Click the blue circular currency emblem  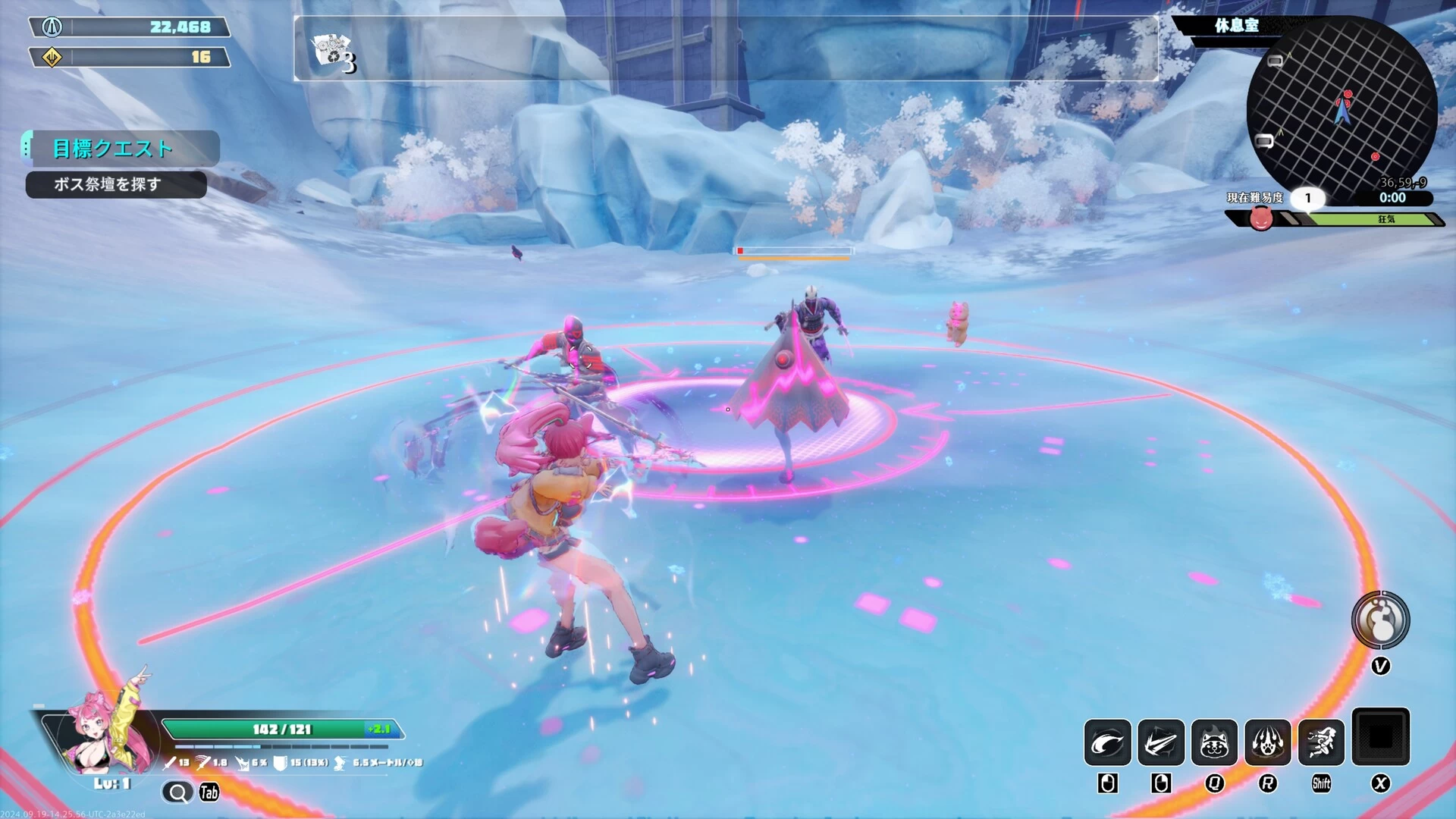click(x=52, y=27)
